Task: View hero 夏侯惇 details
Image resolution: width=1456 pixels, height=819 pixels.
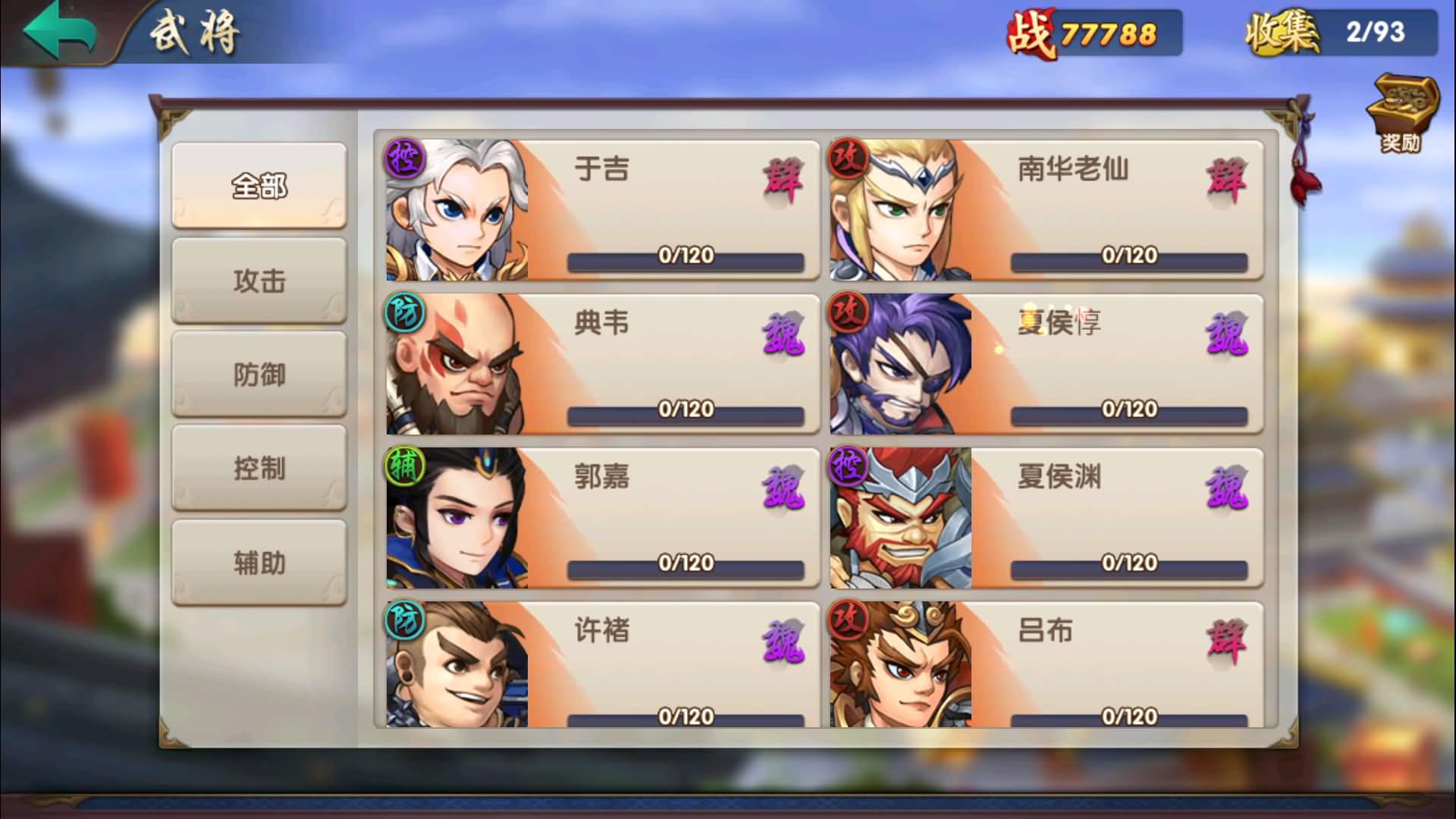Action: click(1046, 364)
